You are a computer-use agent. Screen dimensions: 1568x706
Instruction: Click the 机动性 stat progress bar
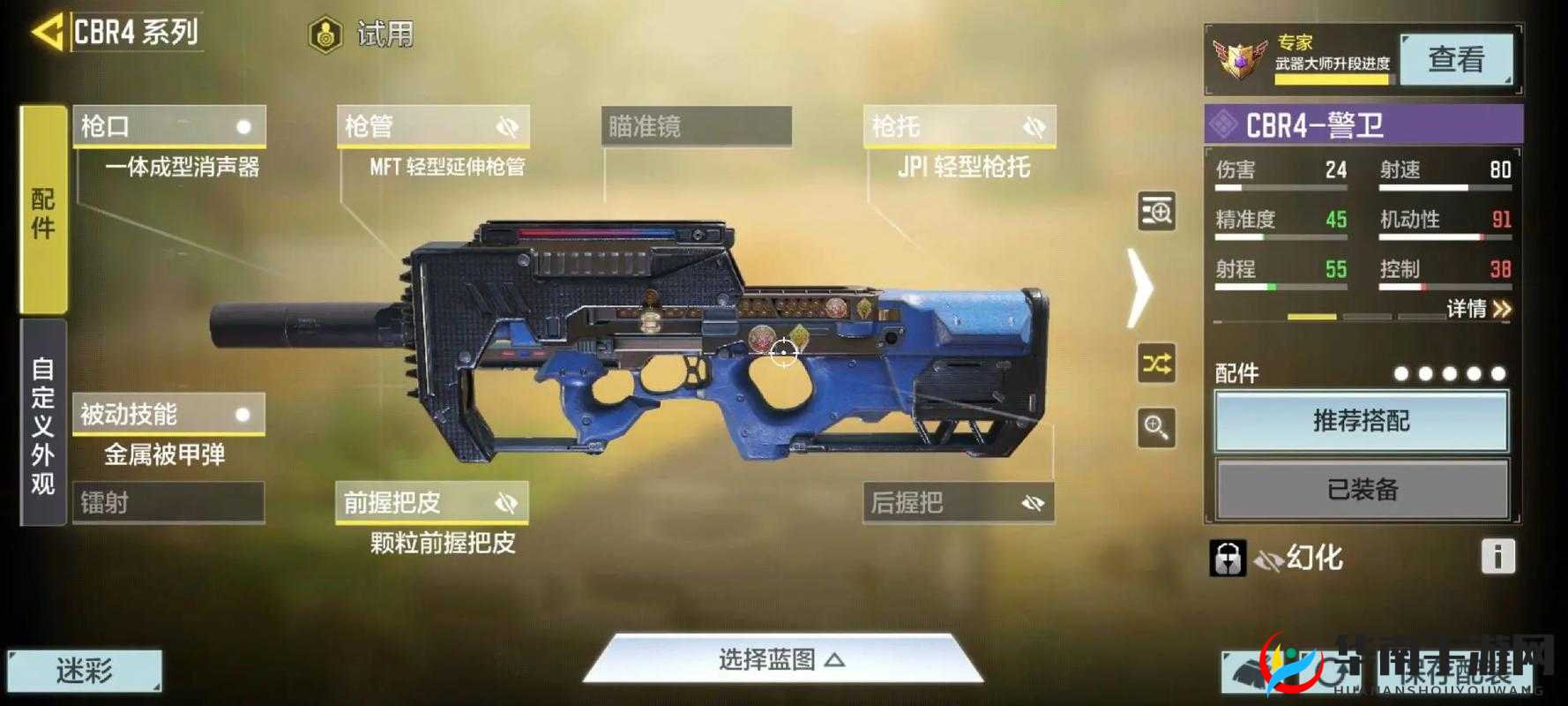tap(1446, 237)
